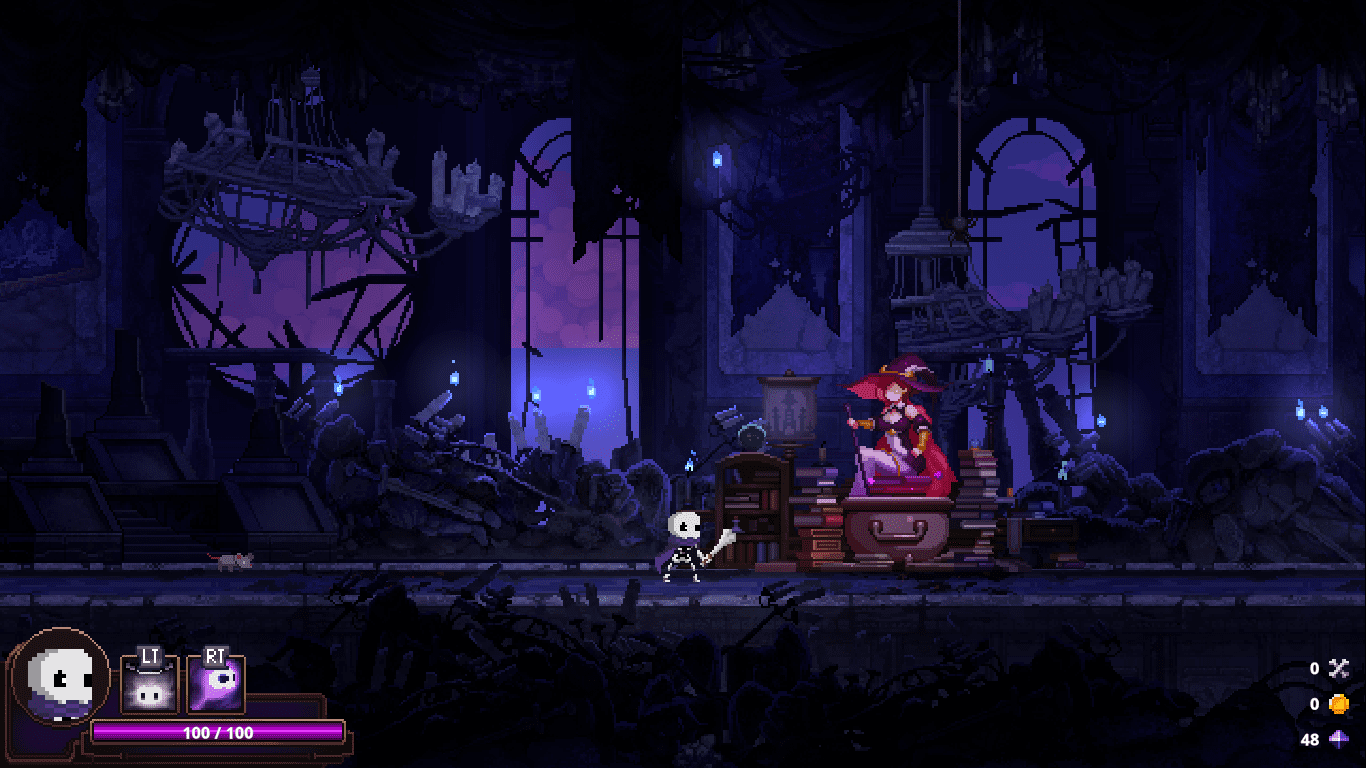Viewport: 1366px width, 768px height.
Task: Click the Skul skull portrait
Action: [60, 677]
